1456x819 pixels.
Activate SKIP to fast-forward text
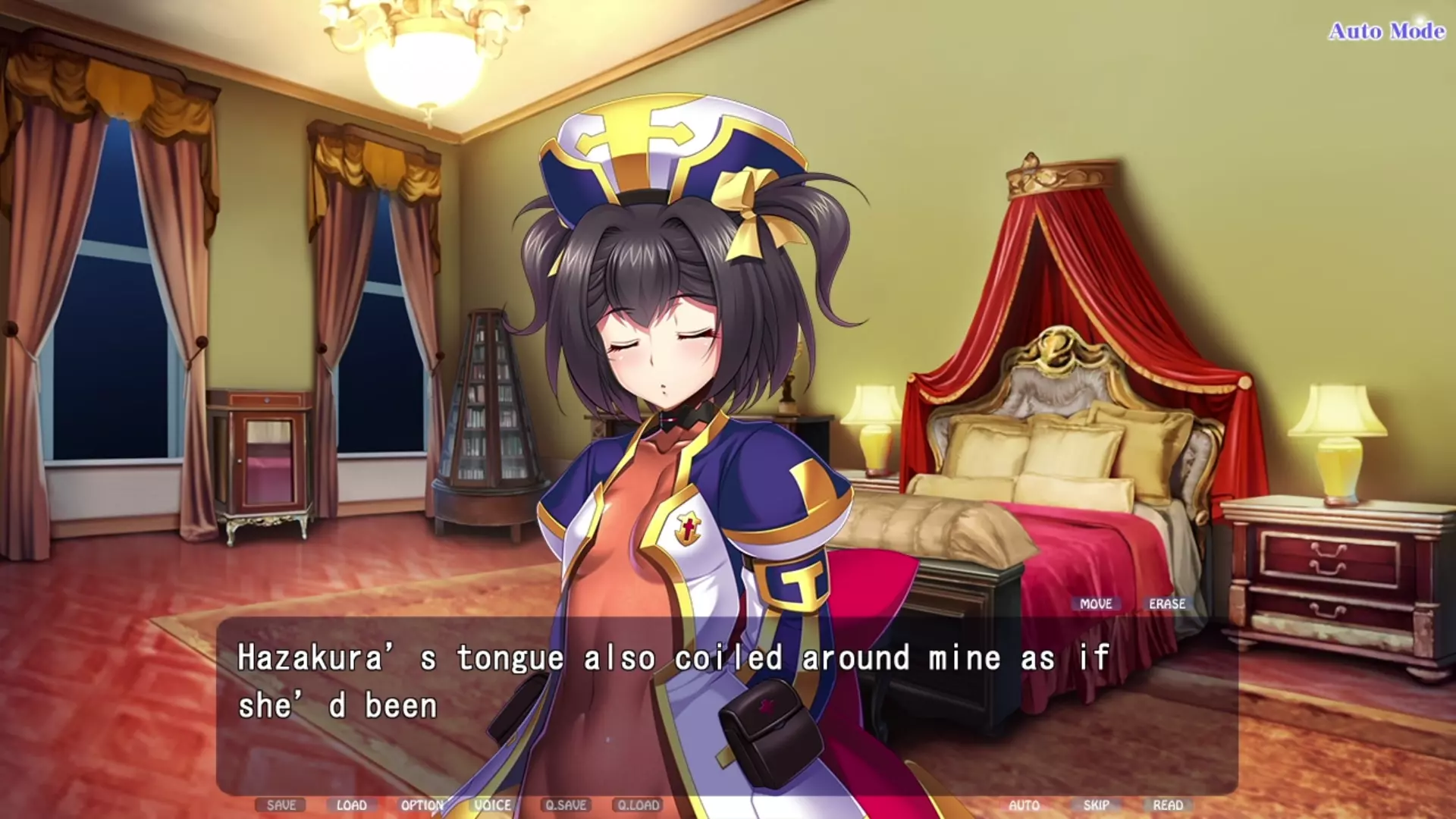click(1096, 805)
